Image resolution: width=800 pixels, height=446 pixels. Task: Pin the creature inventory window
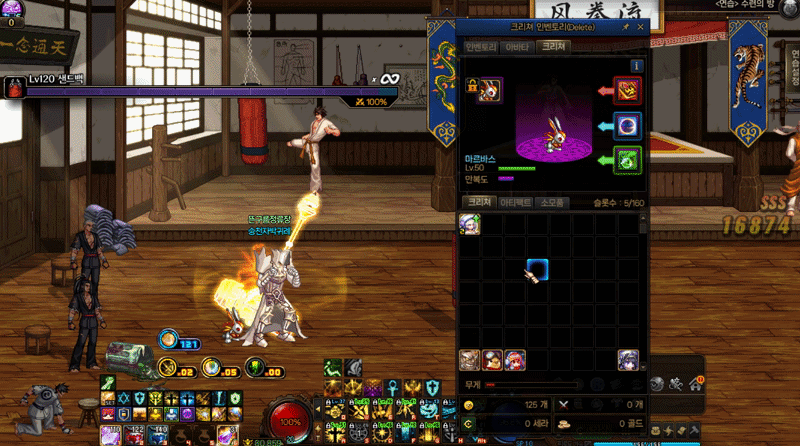pyautogui.click(x=625, y=27)
